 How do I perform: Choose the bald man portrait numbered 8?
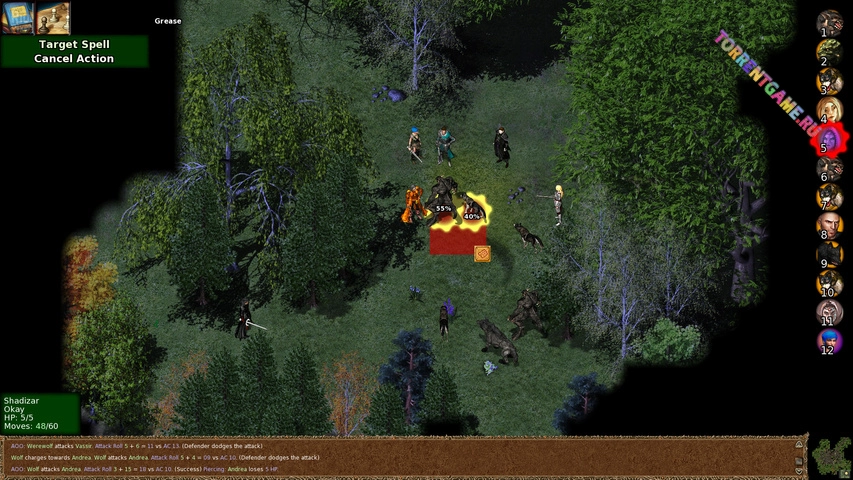pyautogui.click(x=829, y=226)
